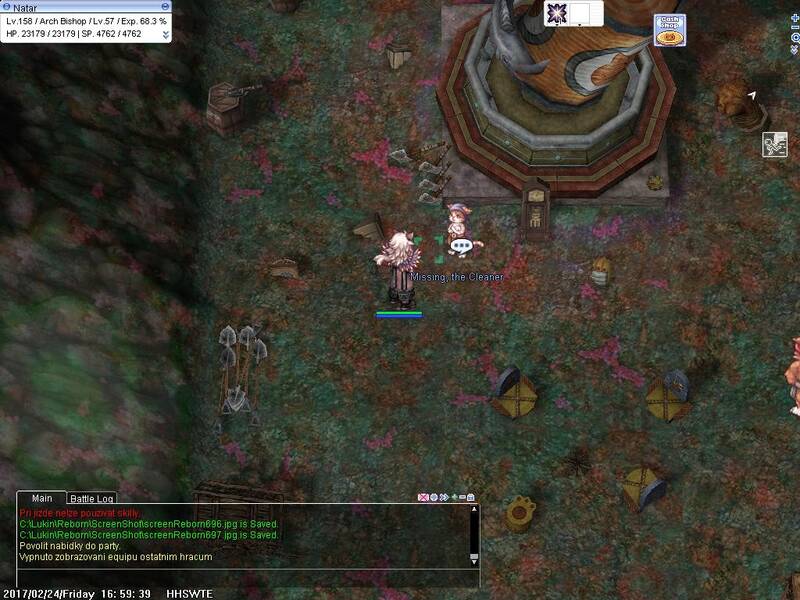800x600 pixels.
Task: Expand the status window with the double chevron
Action: tap(165, 33)
